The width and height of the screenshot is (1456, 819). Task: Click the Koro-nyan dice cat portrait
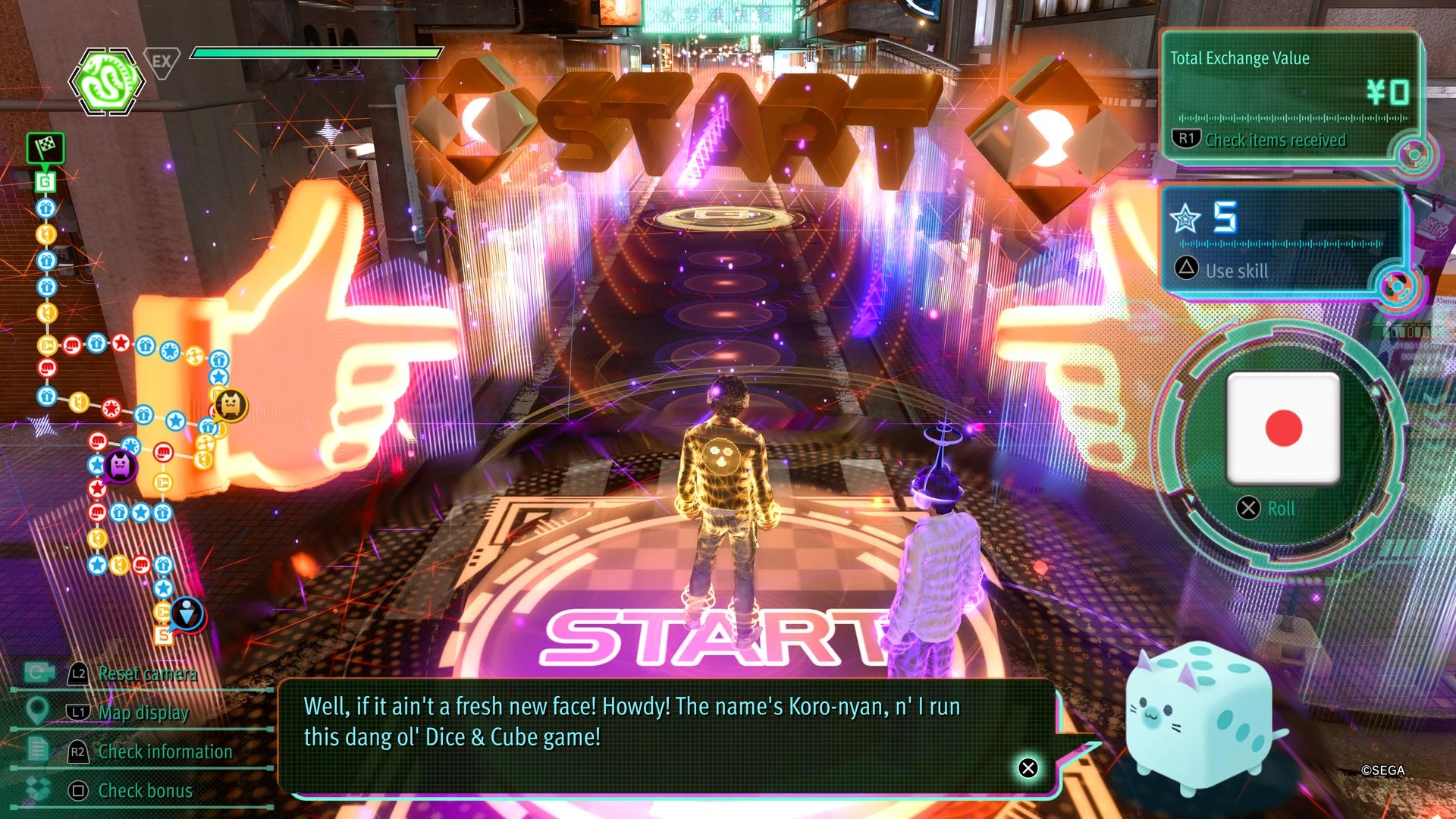[1198, 717]
